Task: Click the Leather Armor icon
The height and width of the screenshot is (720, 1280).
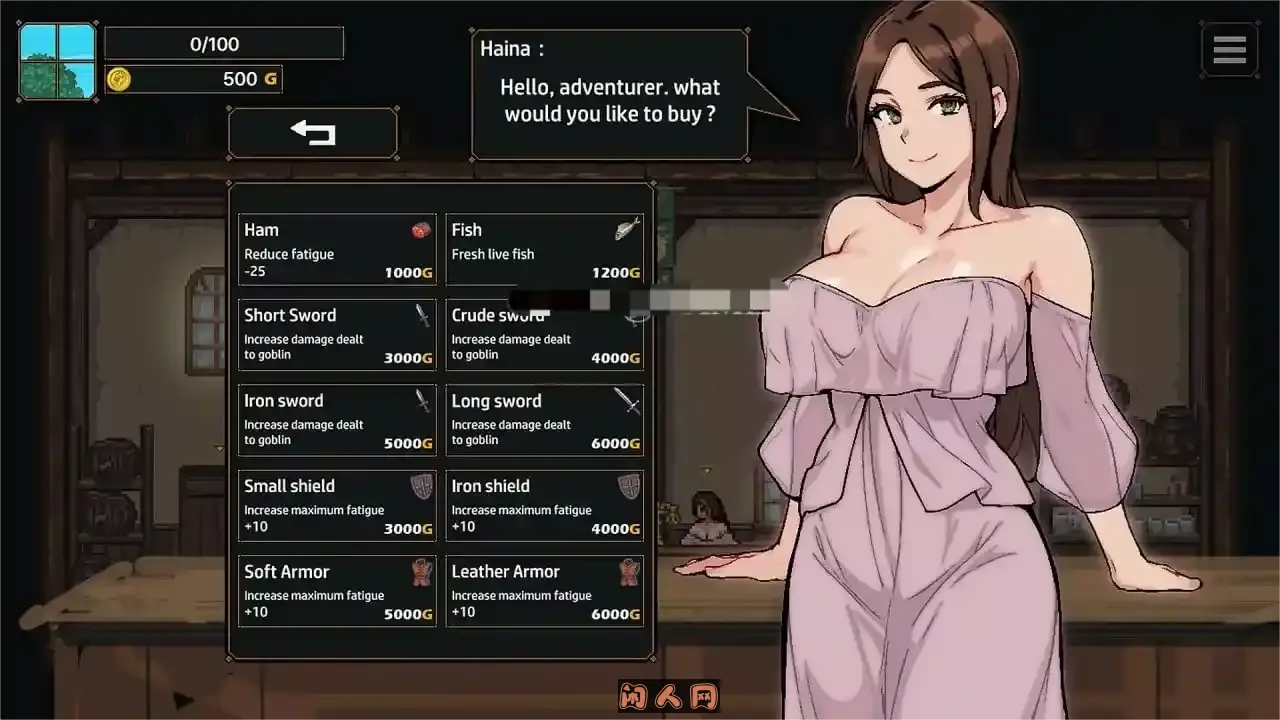Action: 629,571
